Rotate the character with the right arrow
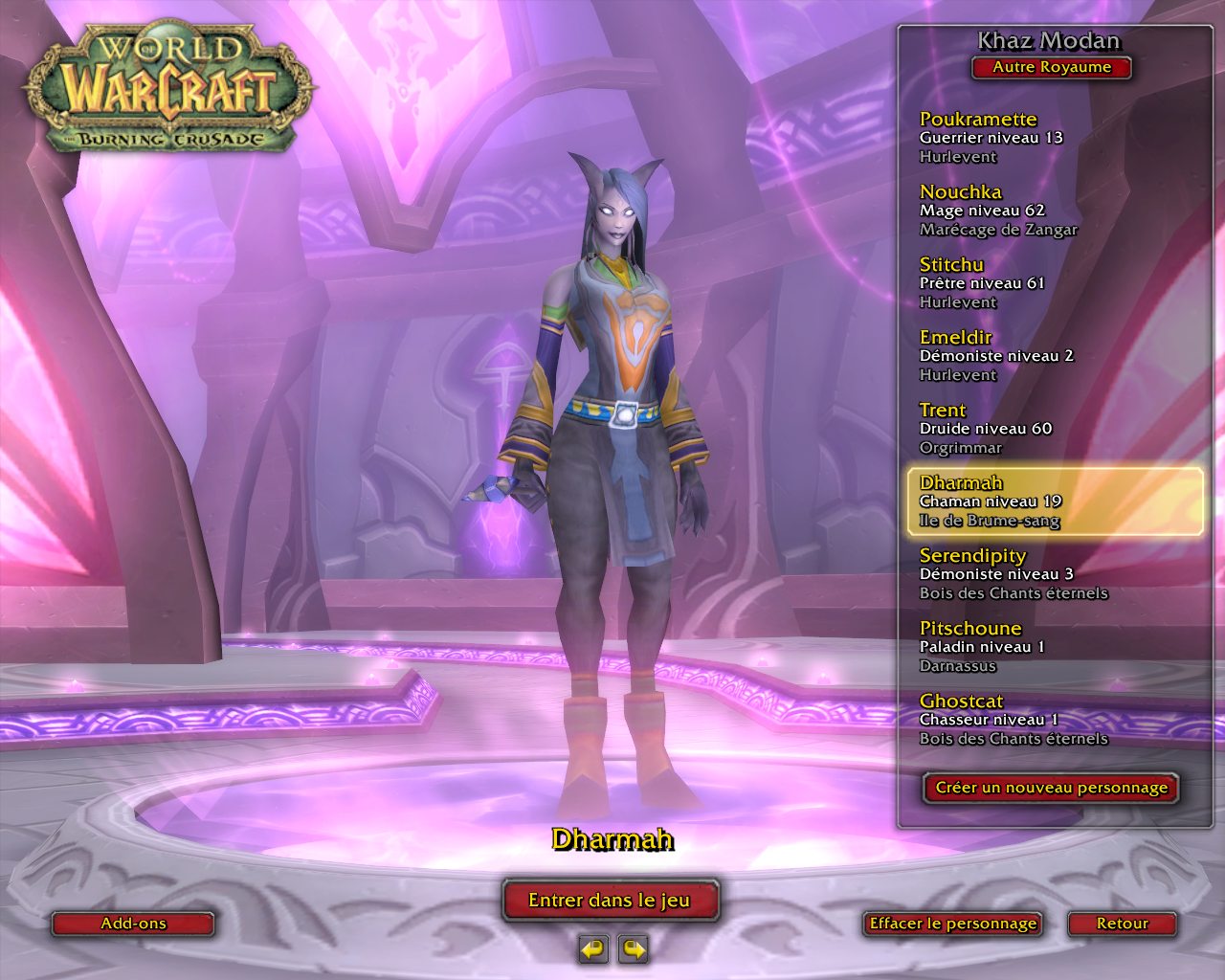1225x980 pixels. click(634, 949)
